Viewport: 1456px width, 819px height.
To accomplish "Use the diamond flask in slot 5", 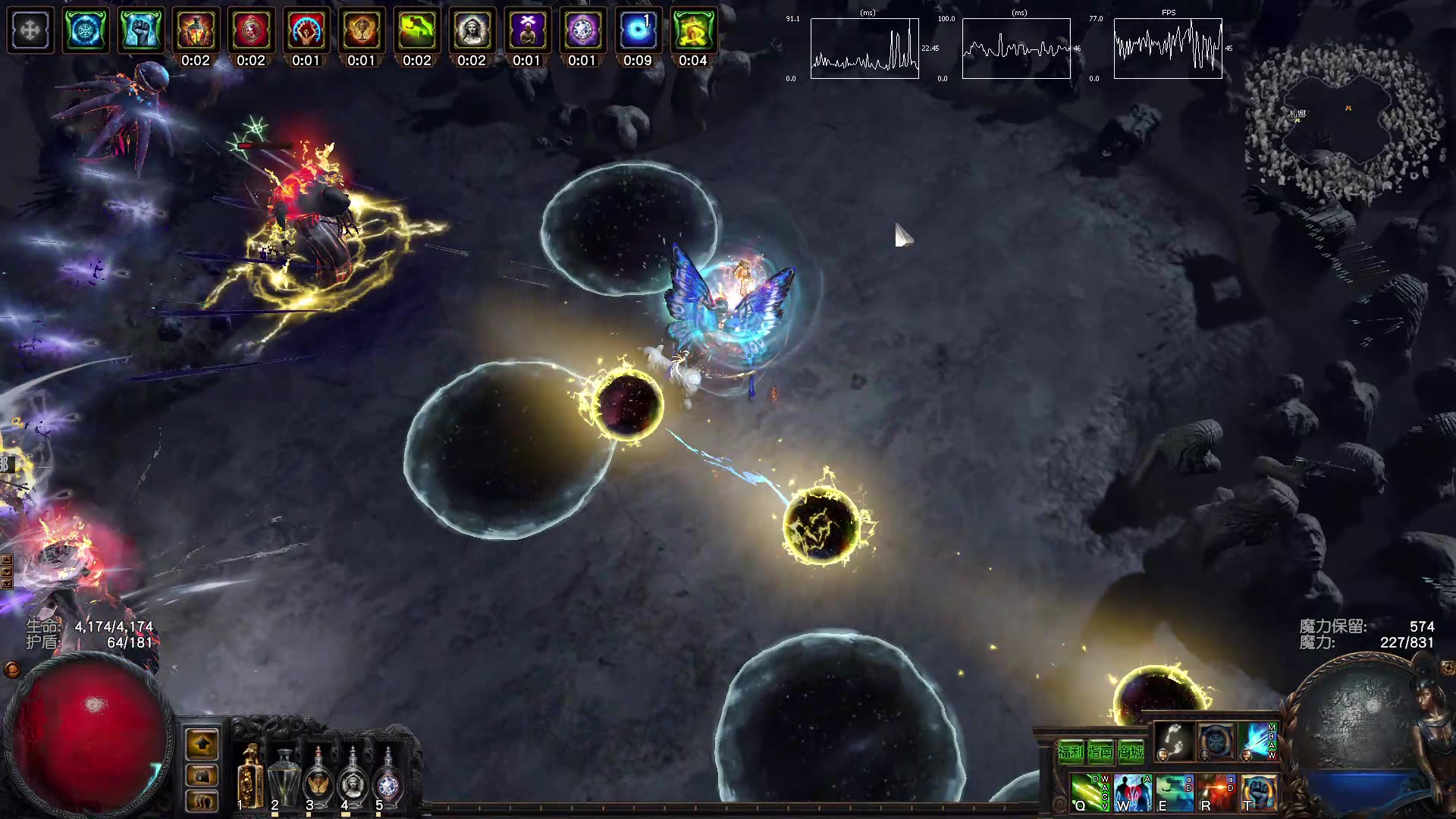I will pyautogui.click(x=388, y=777).
